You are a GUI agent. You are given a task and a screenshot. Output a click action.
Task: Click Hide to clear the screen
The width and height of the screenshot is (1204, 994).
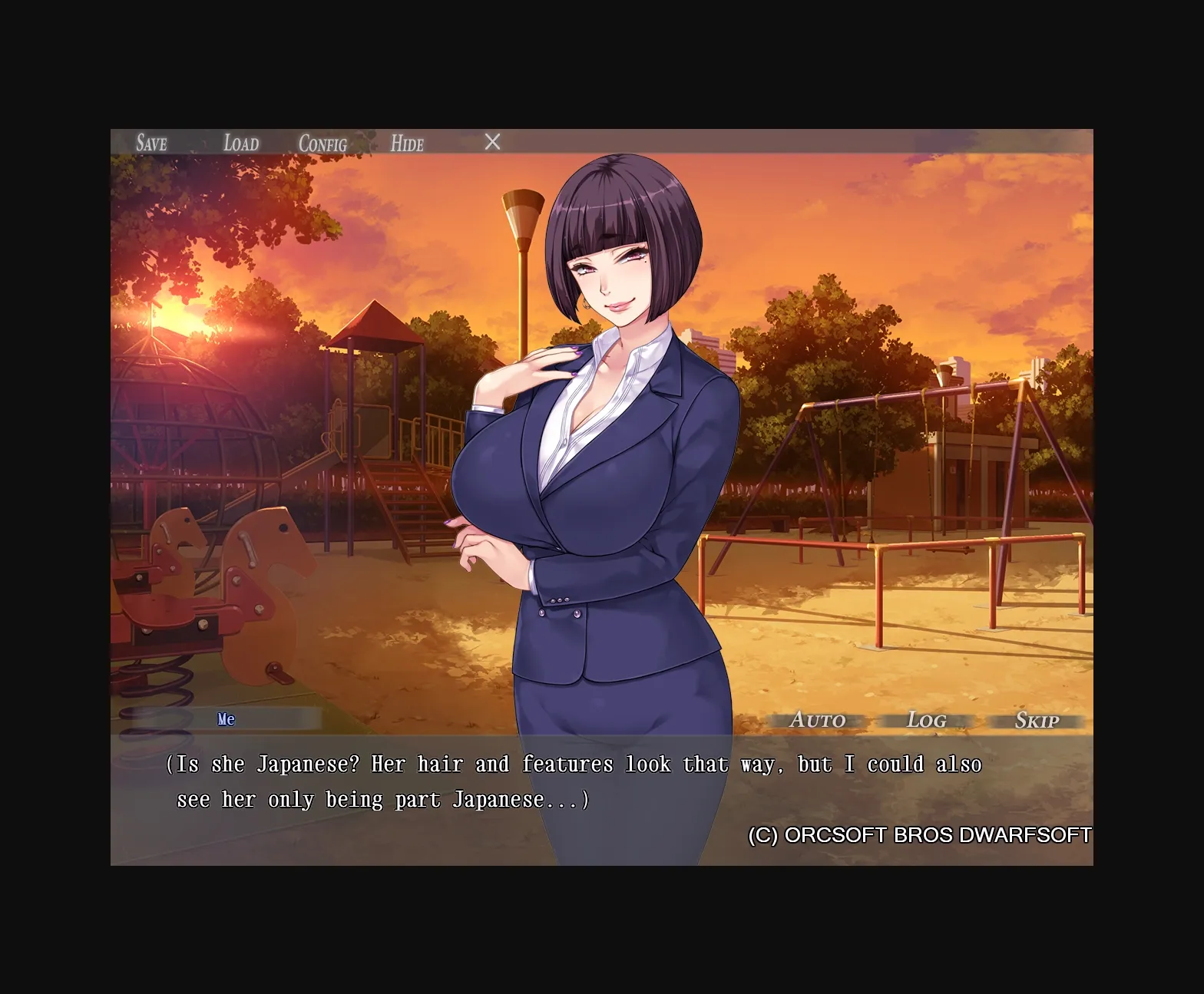(407, 144)
